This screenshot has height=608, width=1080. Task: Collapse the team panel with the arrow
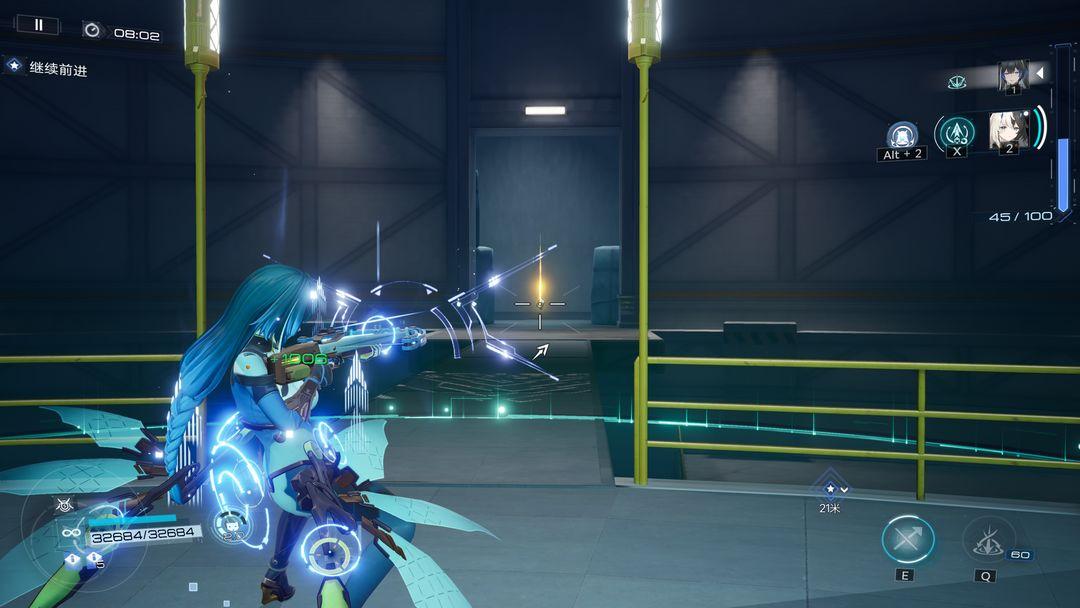1039,73
